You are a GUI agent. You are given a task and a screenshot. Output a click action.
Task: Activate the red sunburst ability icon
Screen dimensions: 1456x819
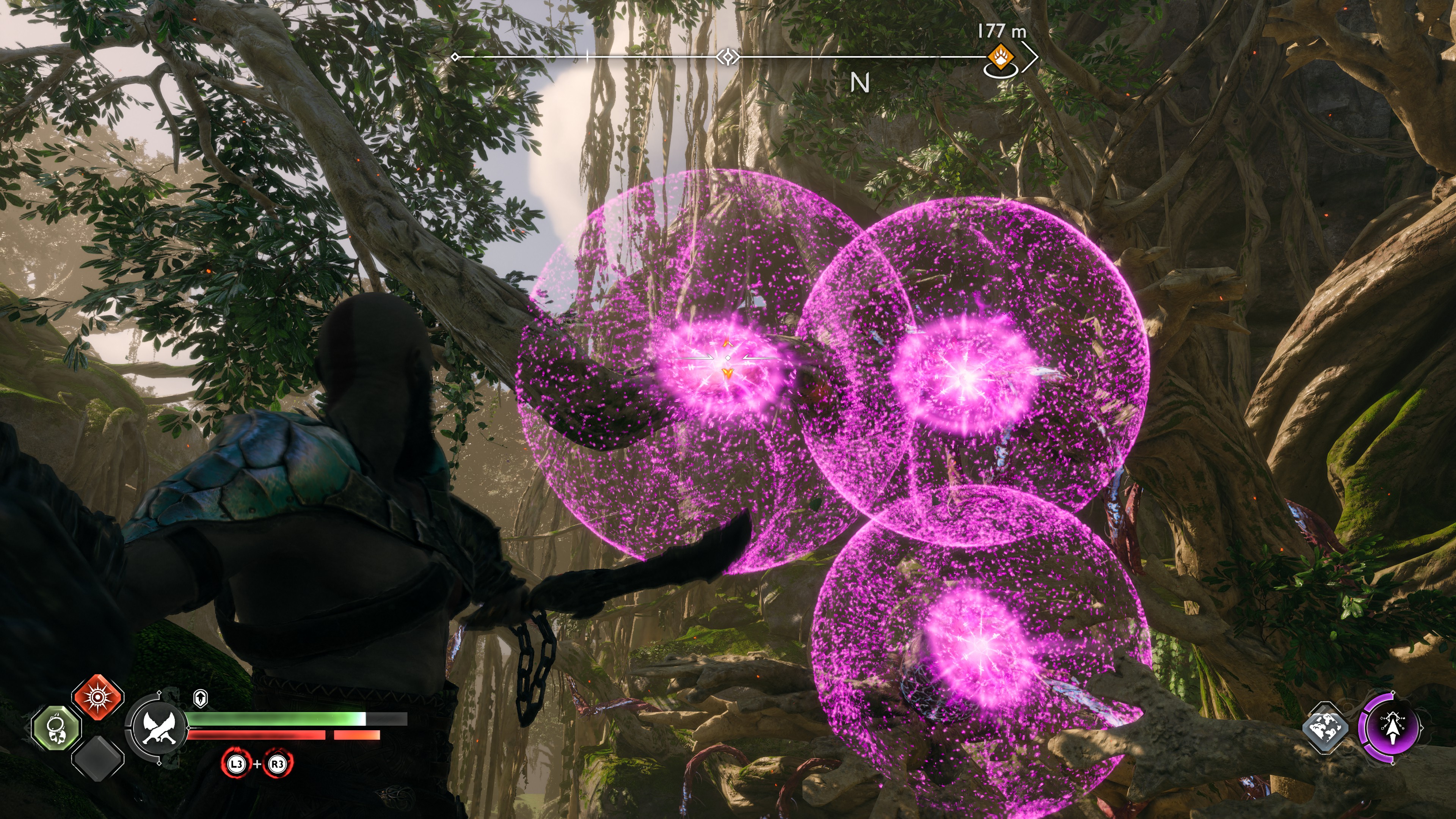[98, 697]
